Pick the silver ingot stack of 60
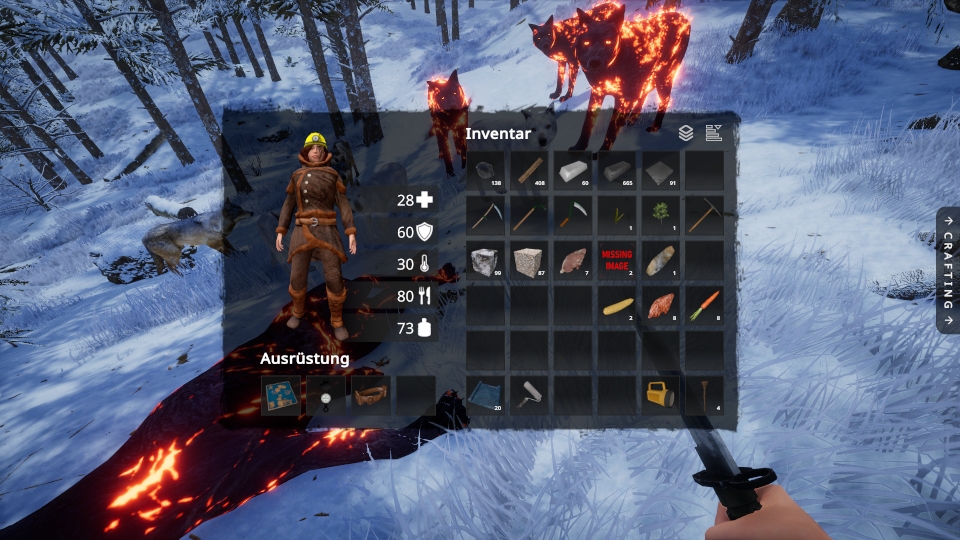This screenshot has width=960, height=540. 573,171
